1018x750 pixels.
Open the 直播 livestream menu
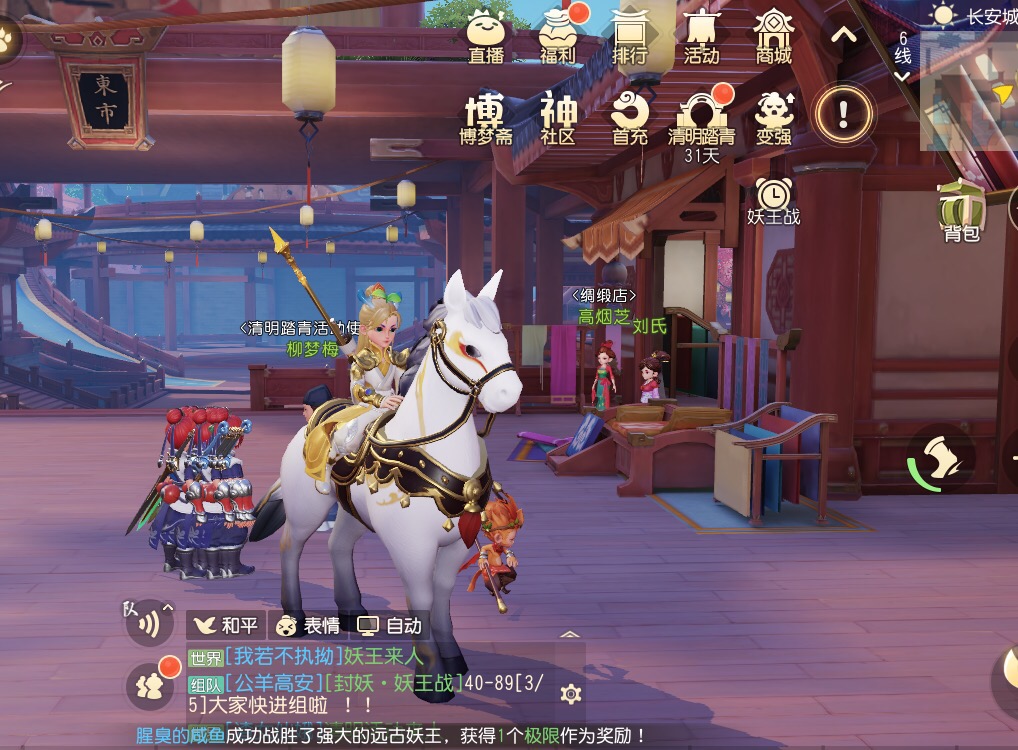click(x=486, y=35)
